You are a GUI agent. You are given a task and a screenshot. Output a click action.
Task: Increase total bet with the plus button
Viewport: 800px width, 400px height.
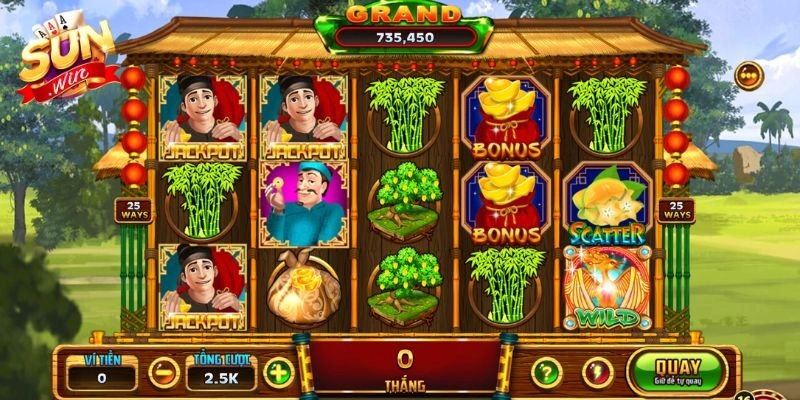[x=278, y=373]
